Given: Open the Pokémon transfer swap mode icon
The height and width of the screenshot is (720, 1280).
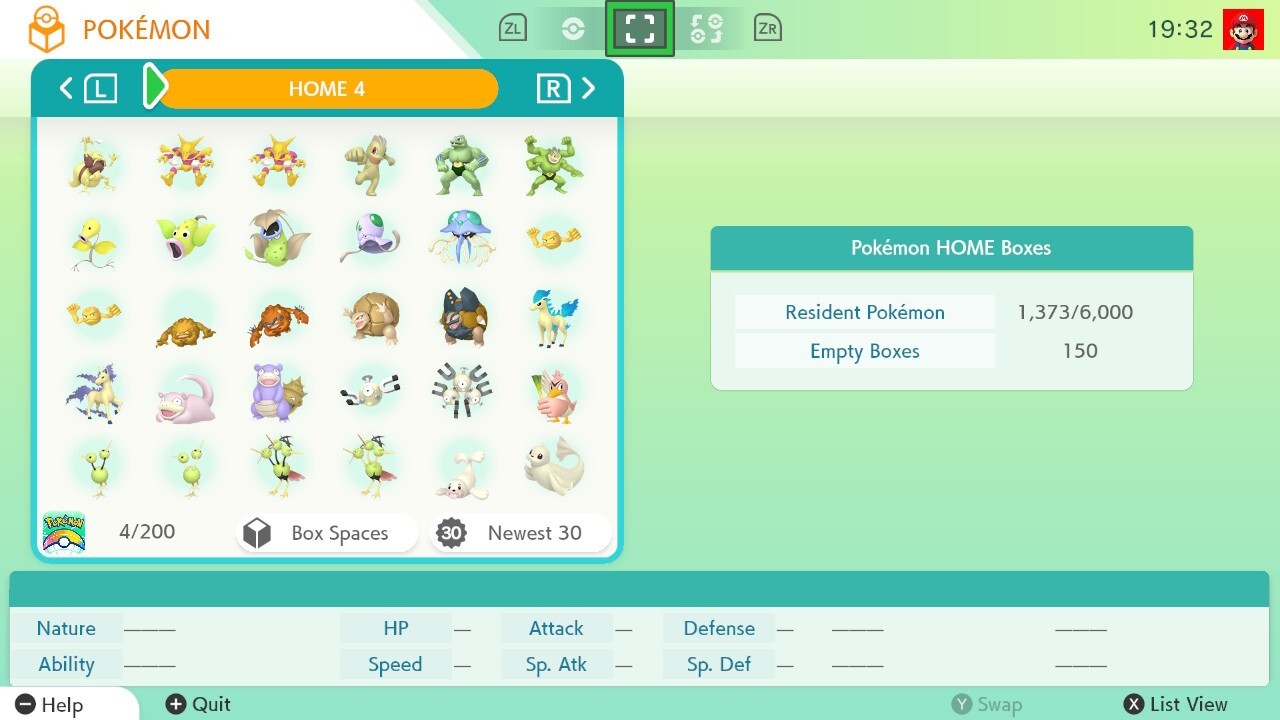Looking at the screenshot, I should point(707,28).
